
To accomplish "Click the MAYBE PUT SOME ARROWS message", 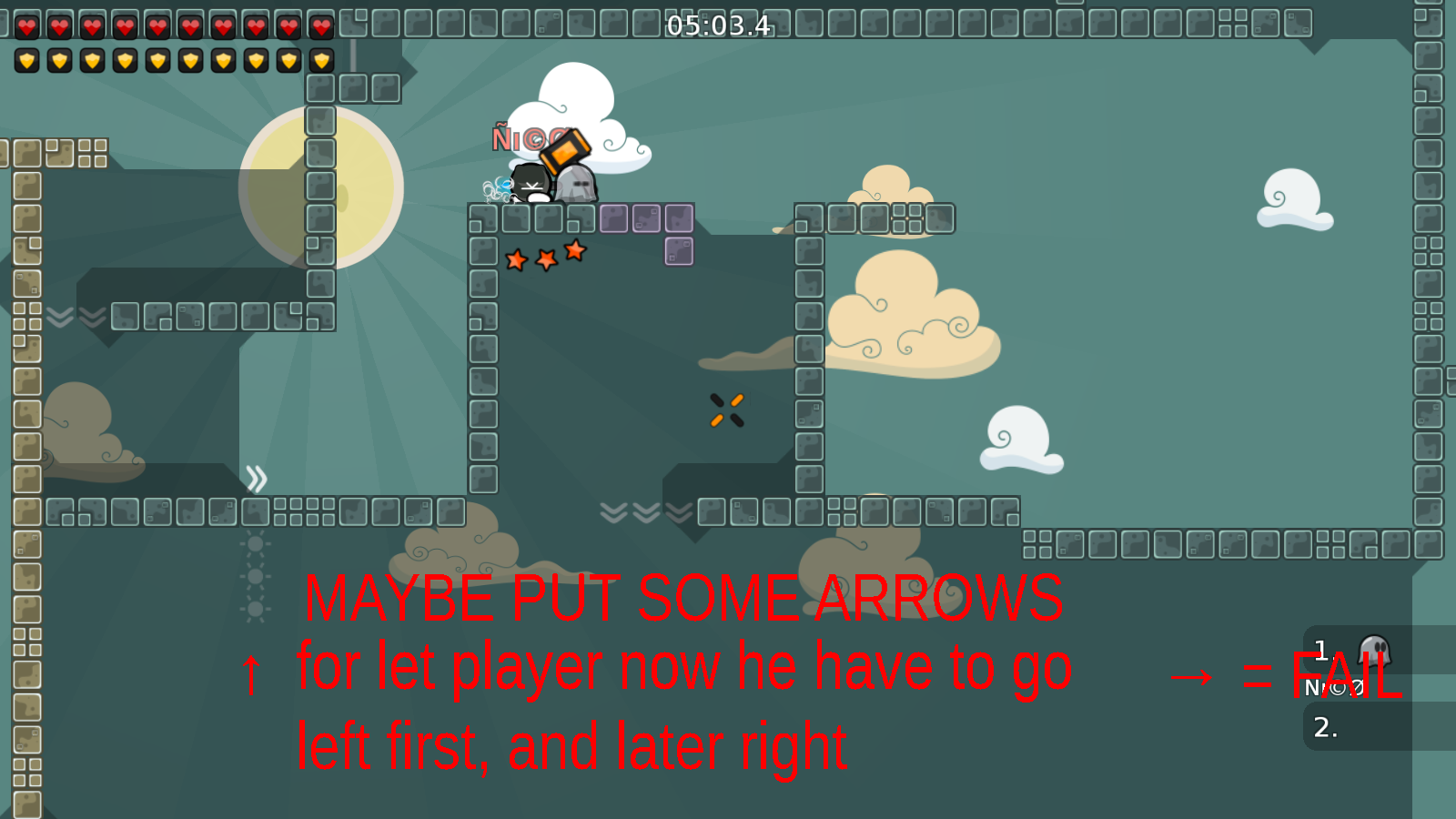I will click(x=684, y=599).
